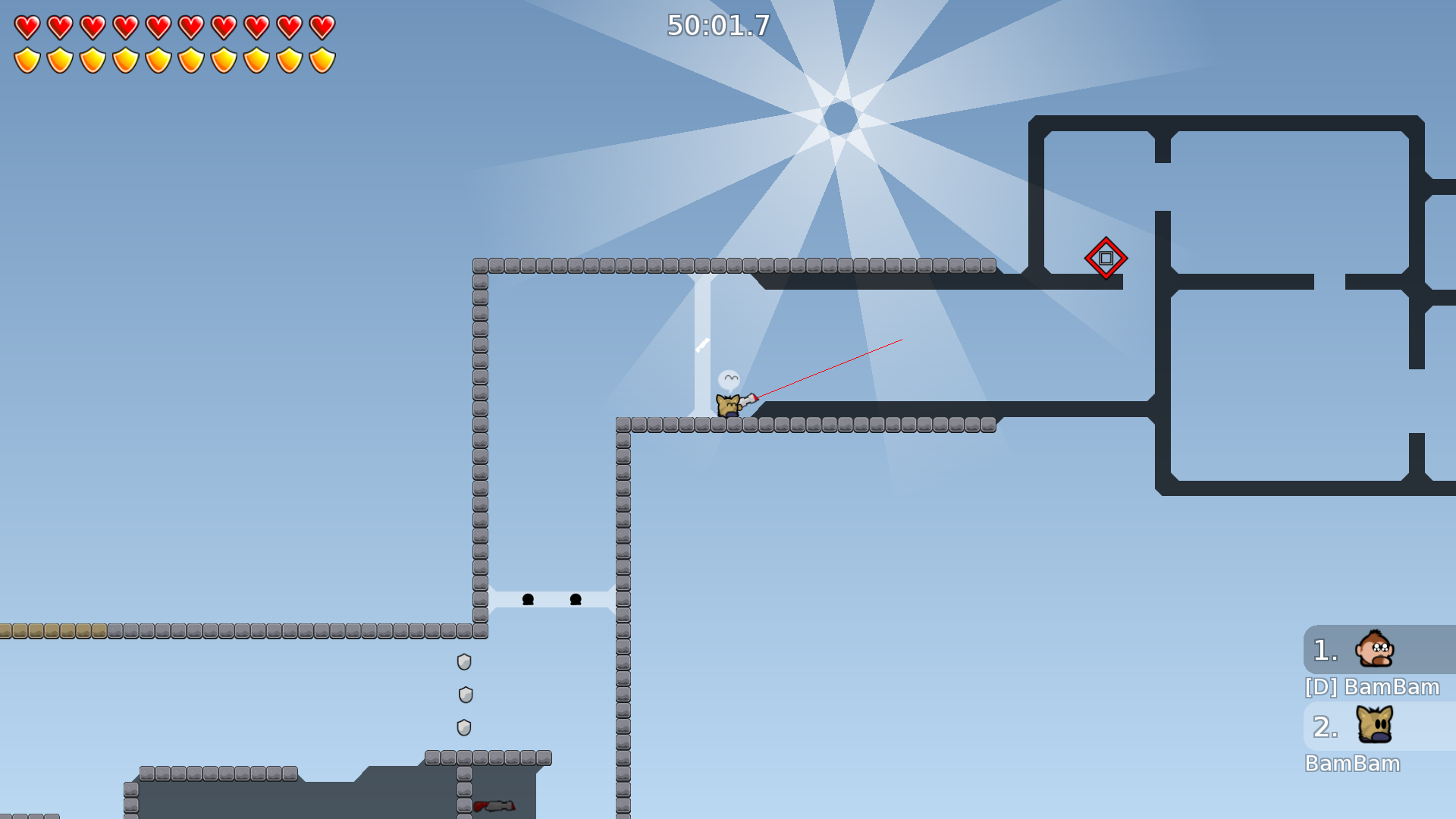Click the first red heart in the health bar

pos(27,26)
